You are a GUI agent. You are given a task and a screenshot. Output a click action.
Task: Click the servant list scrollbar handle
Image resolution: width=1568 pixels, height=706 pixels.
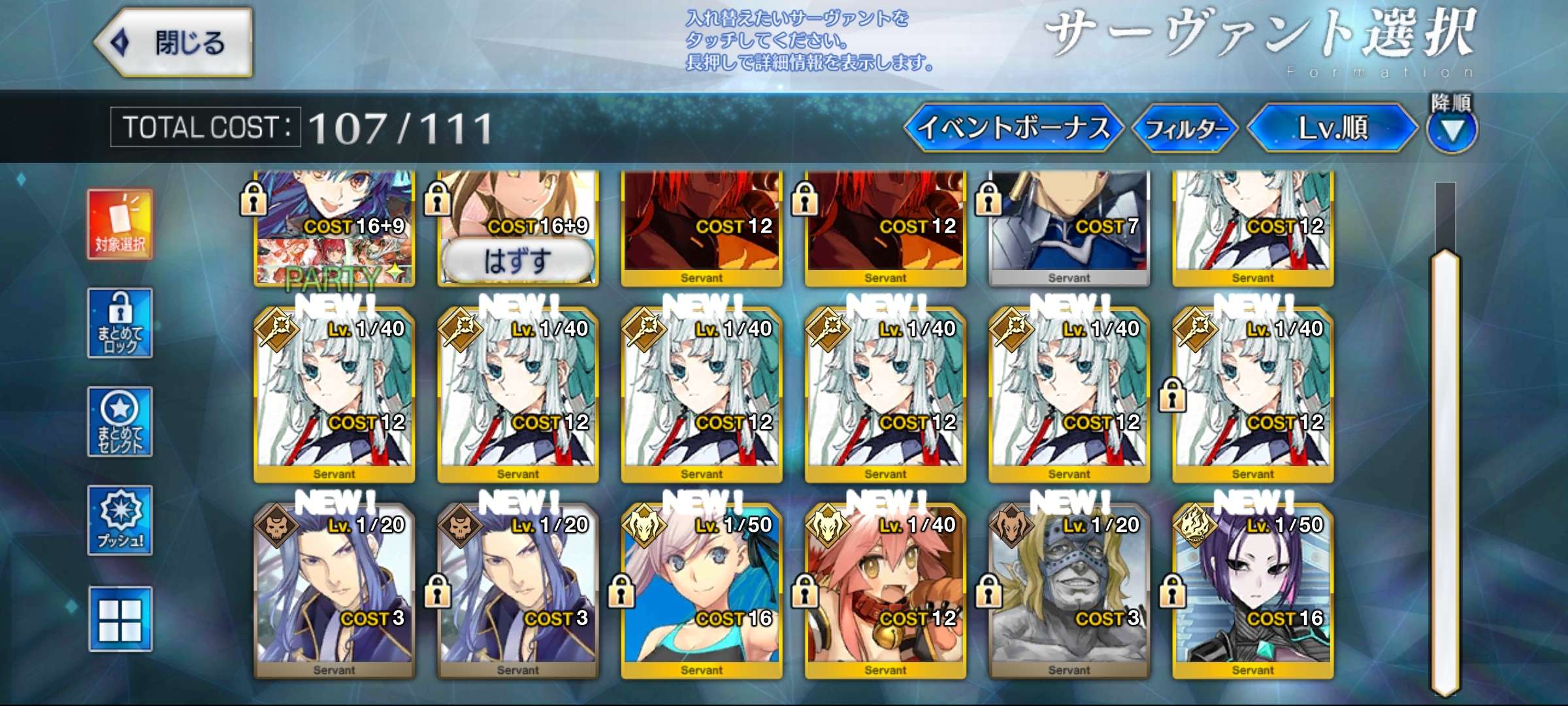pos(1445,471)
